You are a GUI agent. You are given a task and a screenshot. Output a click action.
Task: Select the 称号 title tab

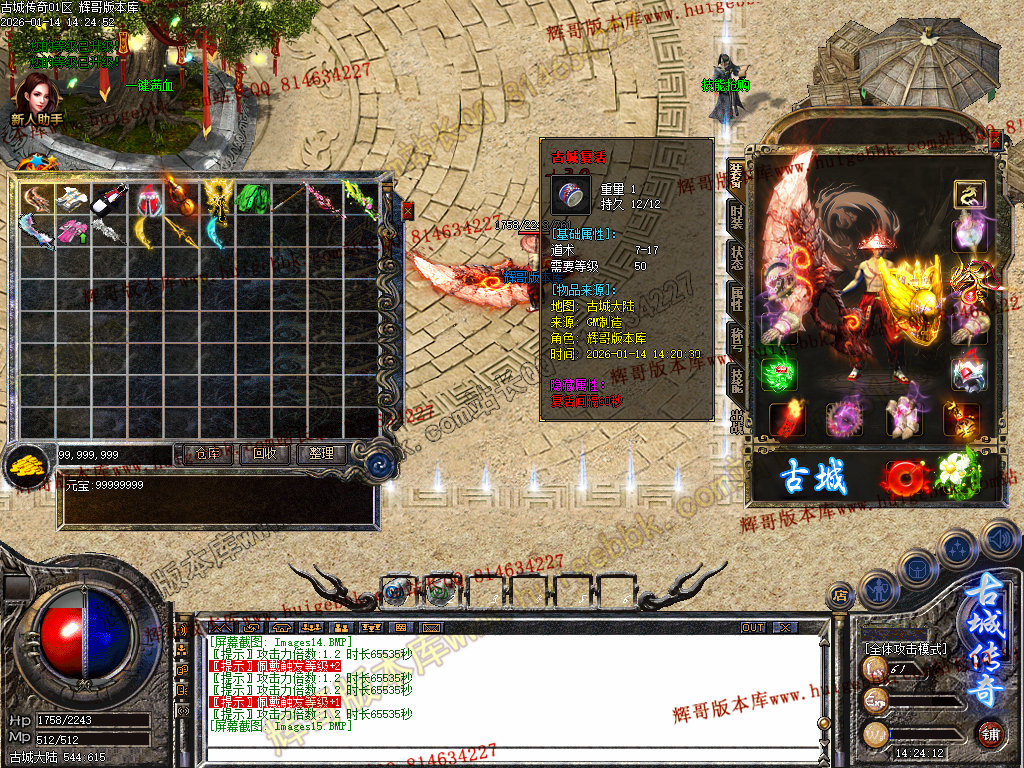click(737, 337)
